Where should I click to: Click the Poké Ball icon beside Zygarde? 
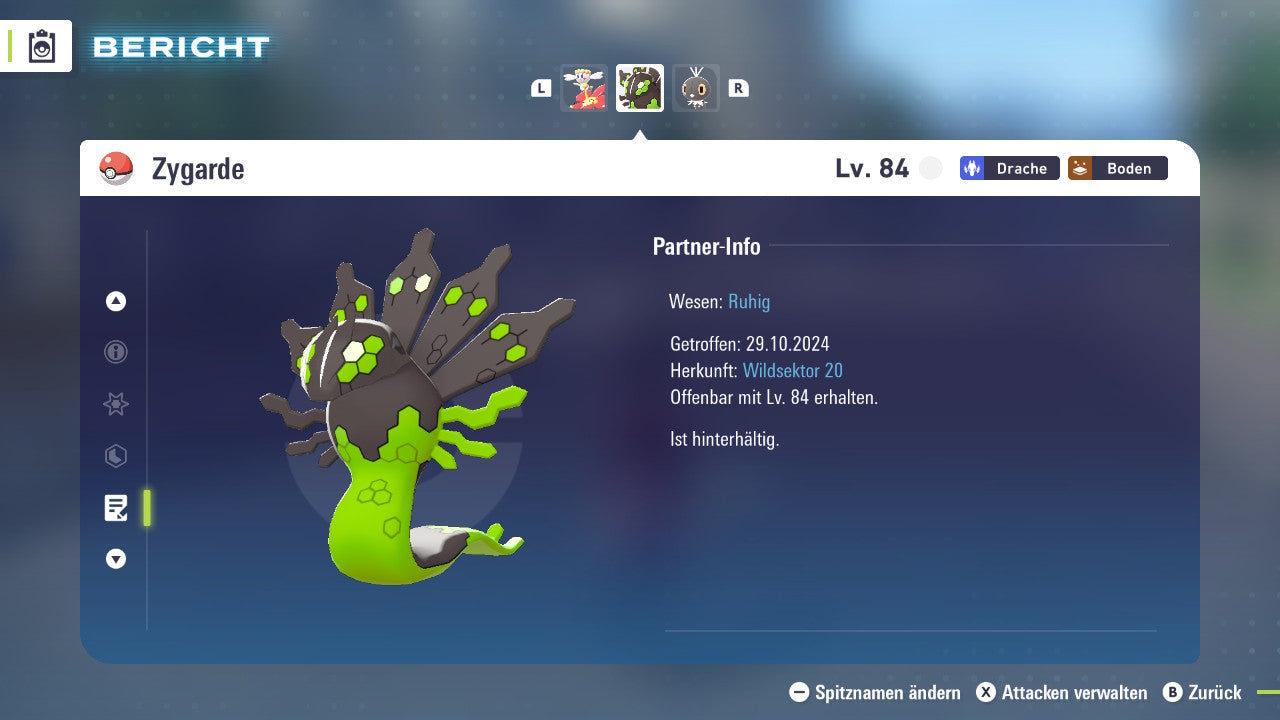coord(116,169)
